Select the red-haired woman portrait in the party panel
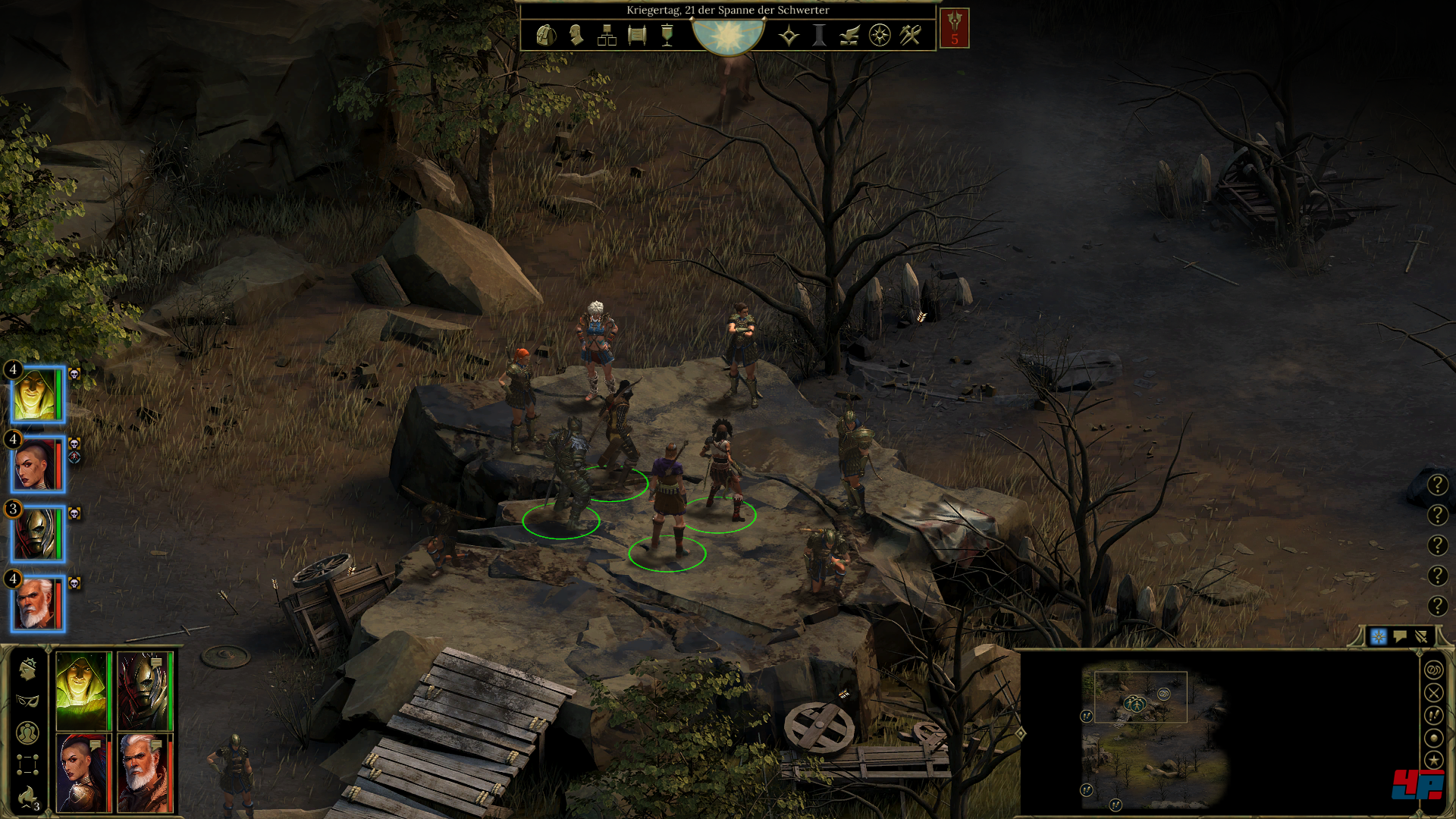 point(83,773)
